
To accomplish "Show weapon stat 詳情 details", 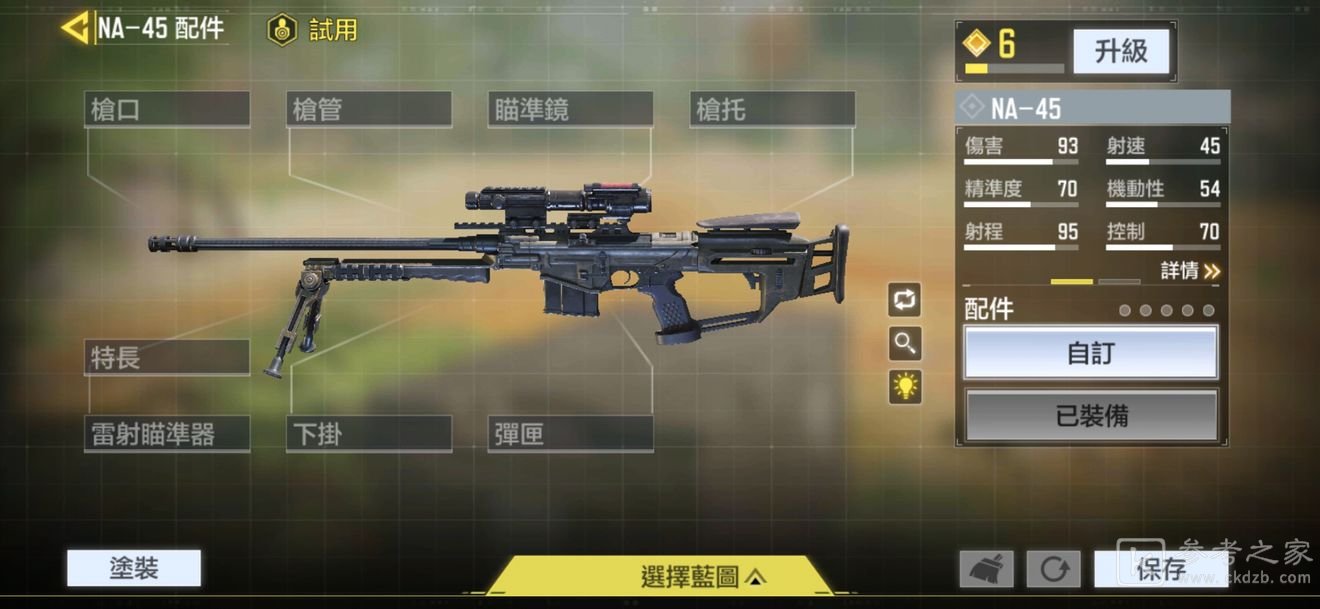I will coord(1190,271).
